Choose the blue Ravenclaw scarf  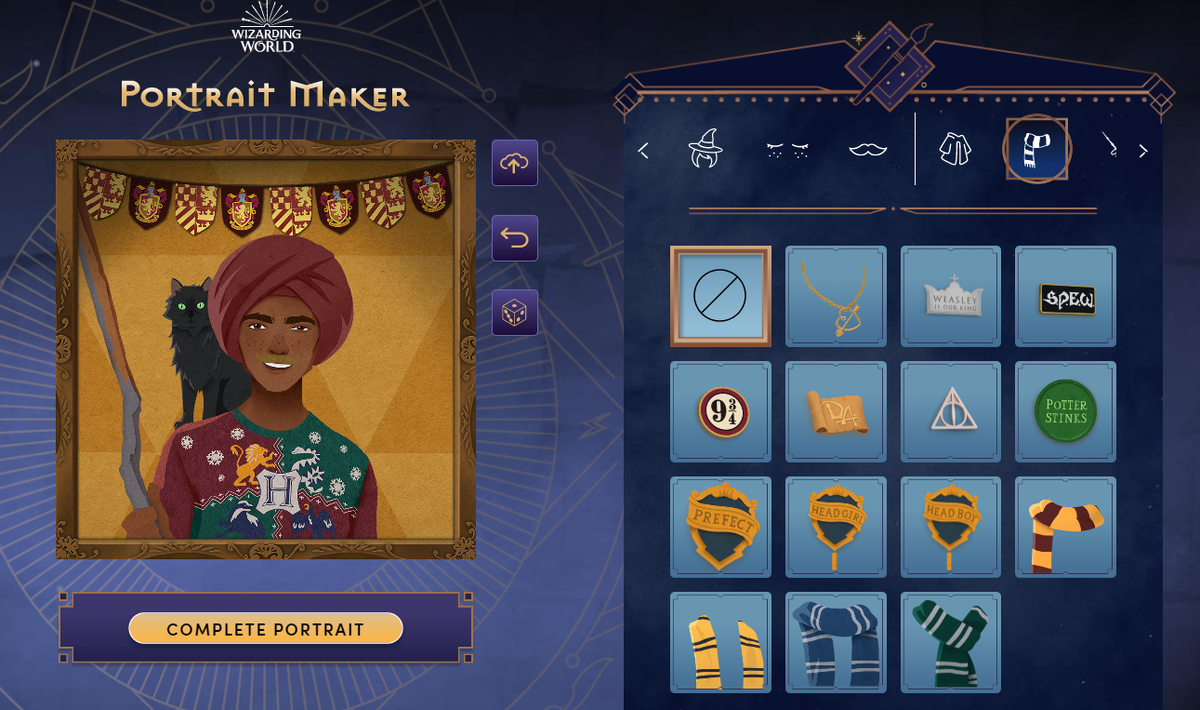(x=835, y=642)
